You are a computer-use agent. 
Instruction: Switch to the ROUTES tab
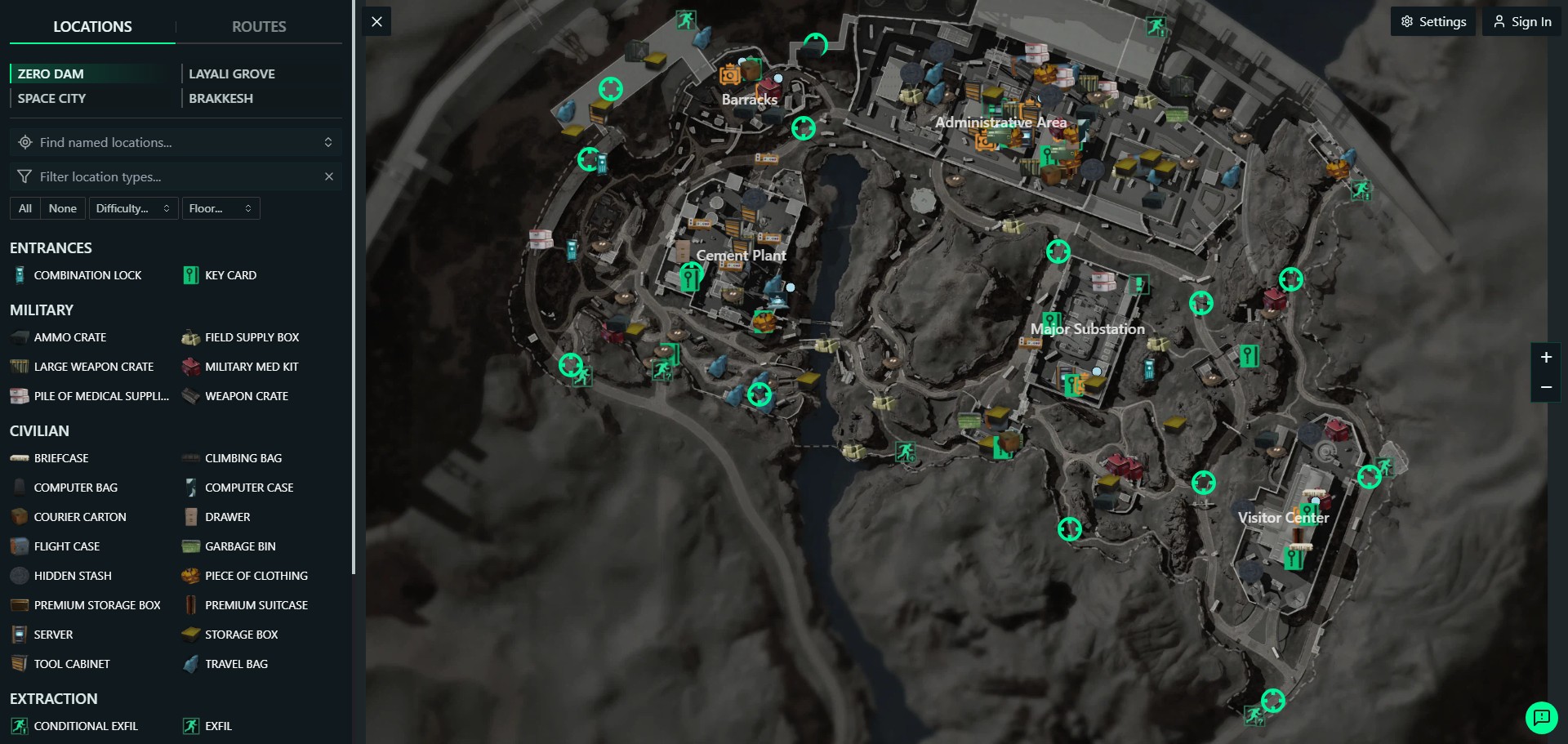click(259, 26)
